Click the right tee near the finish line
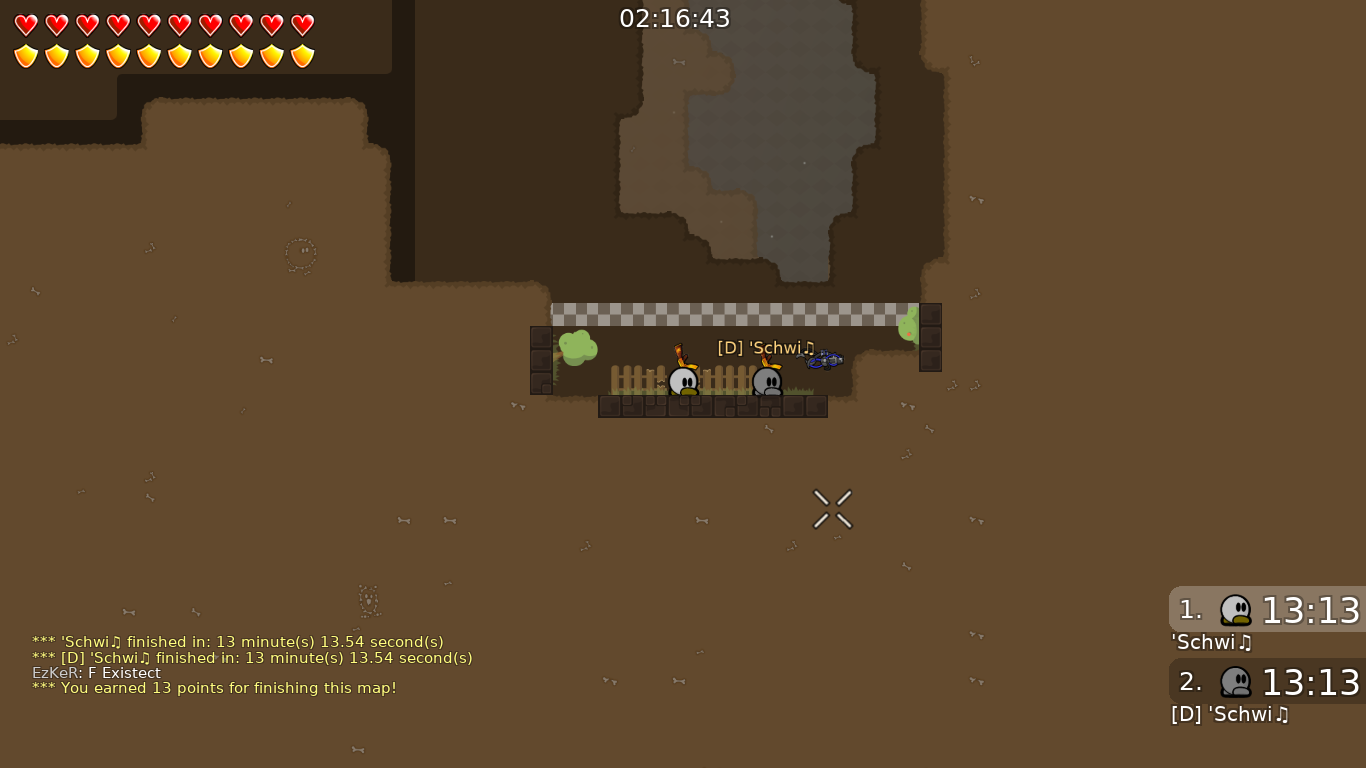The width and height of the screenshot is (1366, 768). click(x=768, y=383)
